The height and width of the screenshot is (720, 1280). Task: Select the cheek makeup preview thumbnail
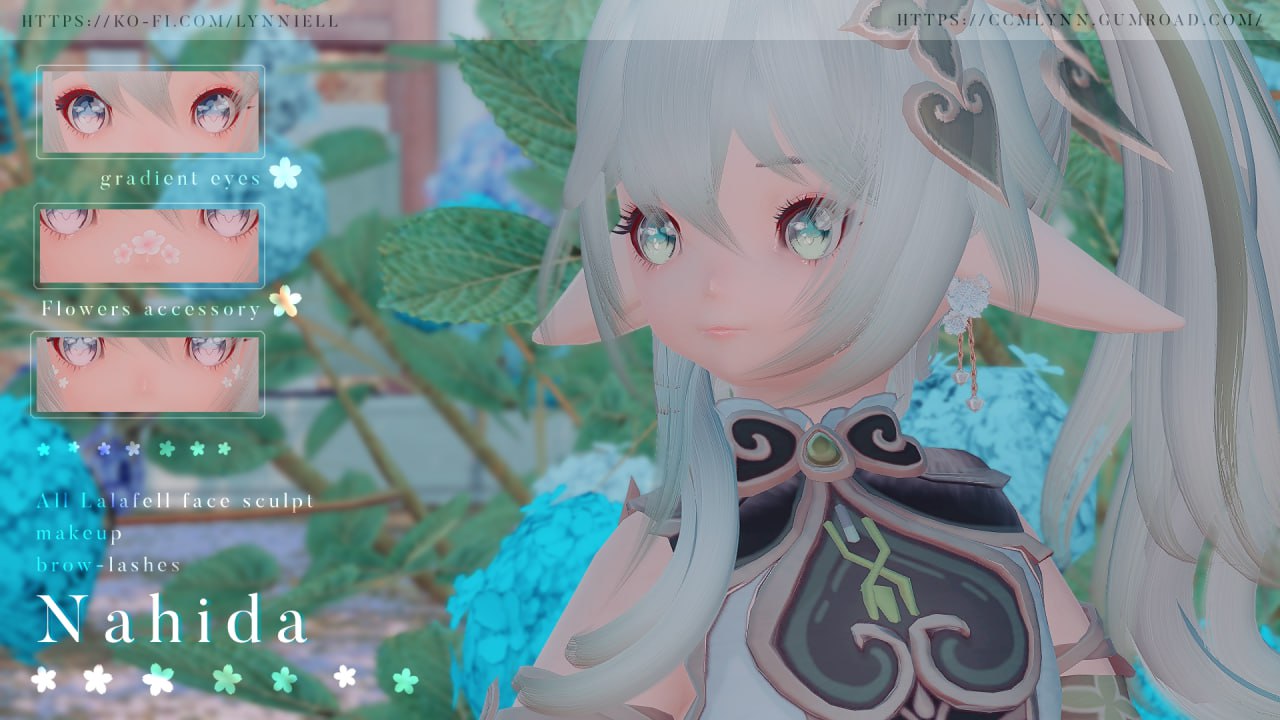[x=148, y=374]
